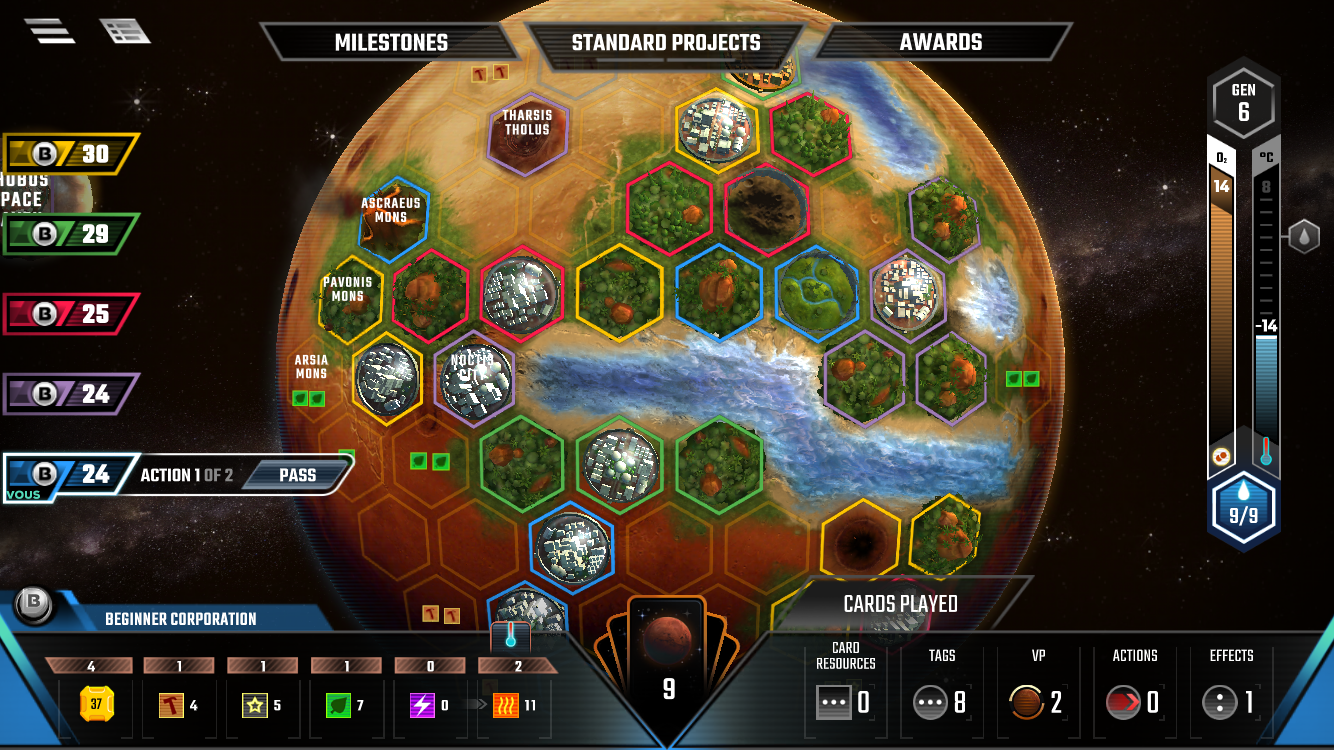
Task: Open Standard Projects
Action: pos(666,42)
